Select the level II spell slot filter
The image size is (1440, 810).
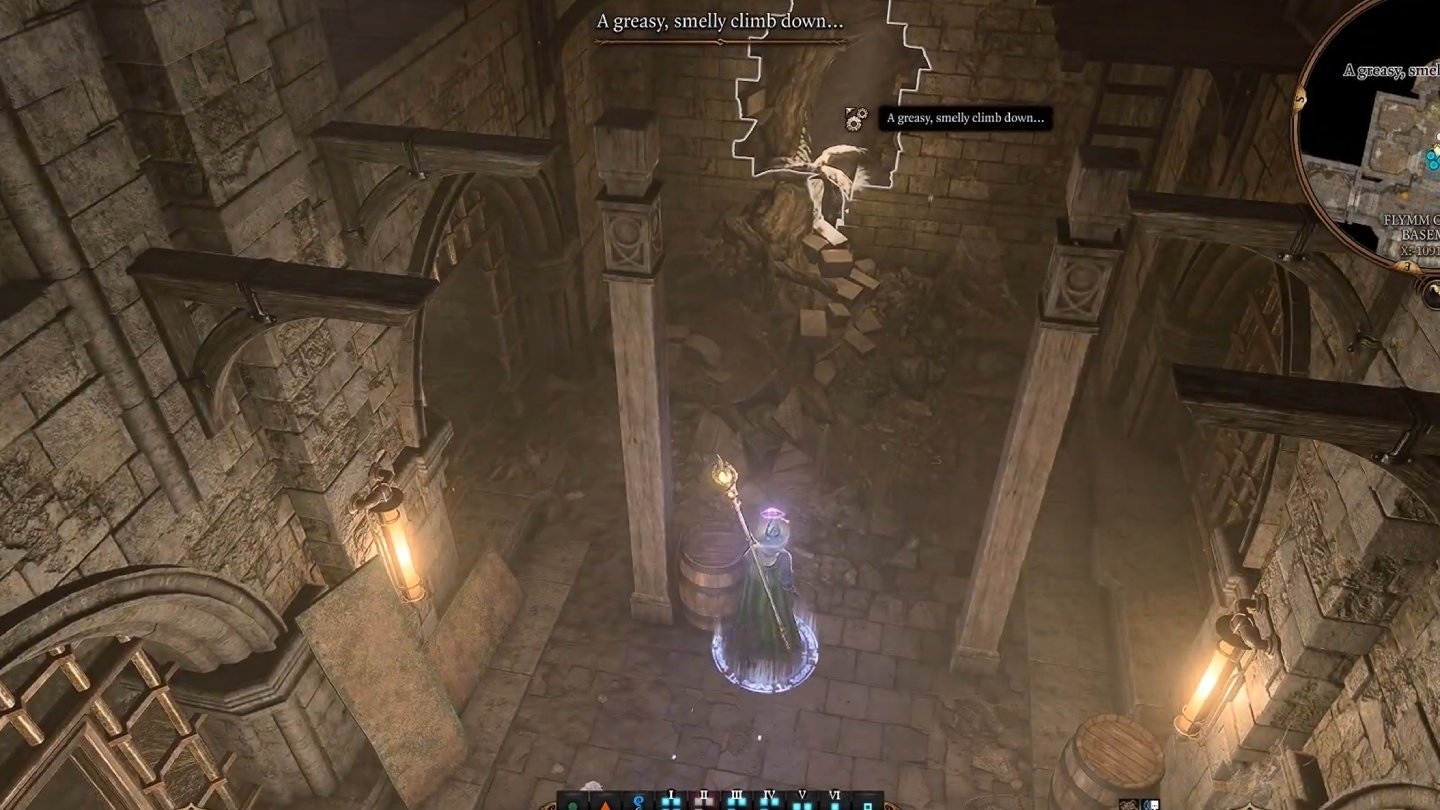pyautogui.click(x=703, y=801)
